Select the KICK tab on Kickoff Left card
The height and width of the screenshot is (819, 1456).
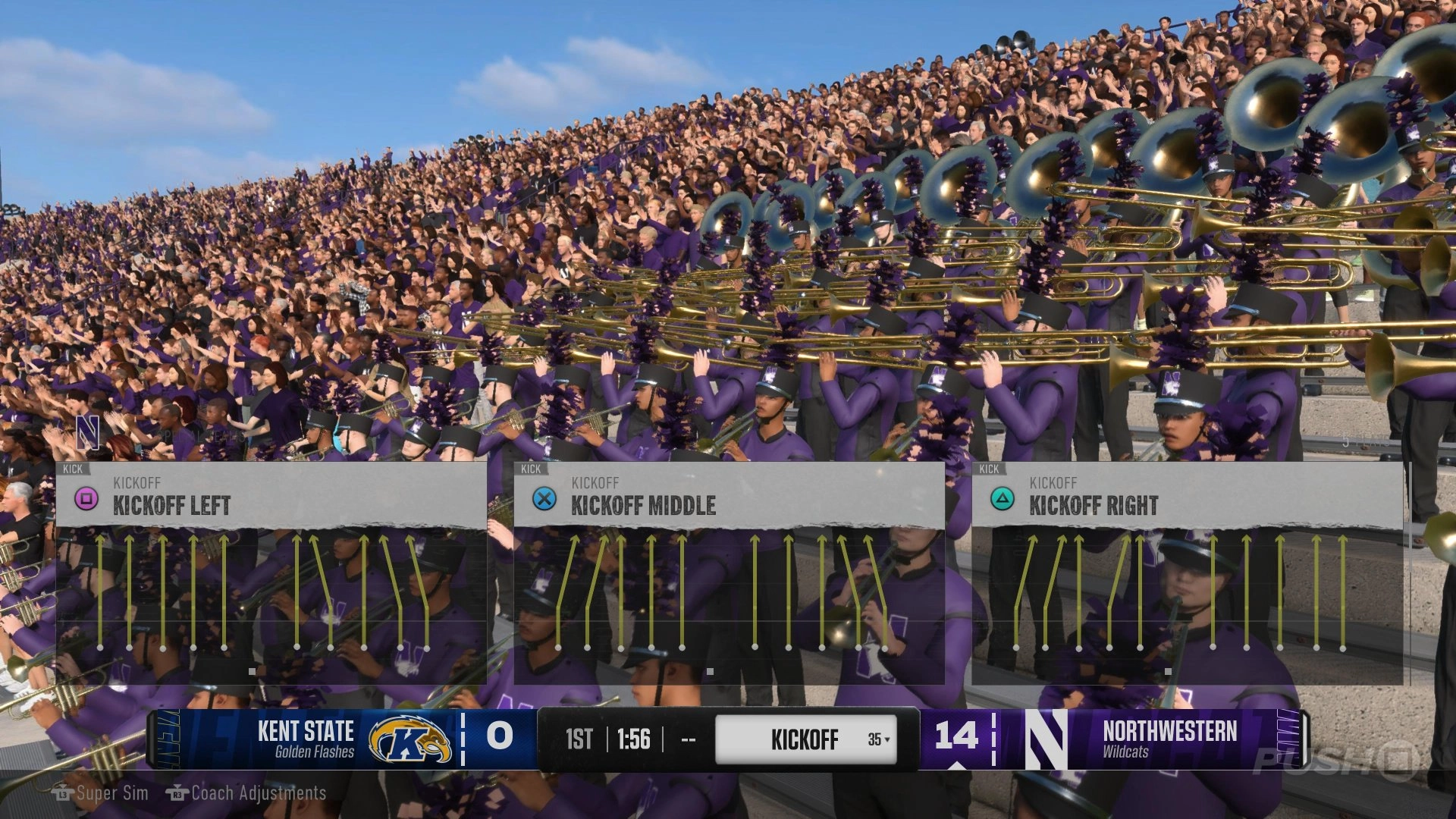[74, 469]
